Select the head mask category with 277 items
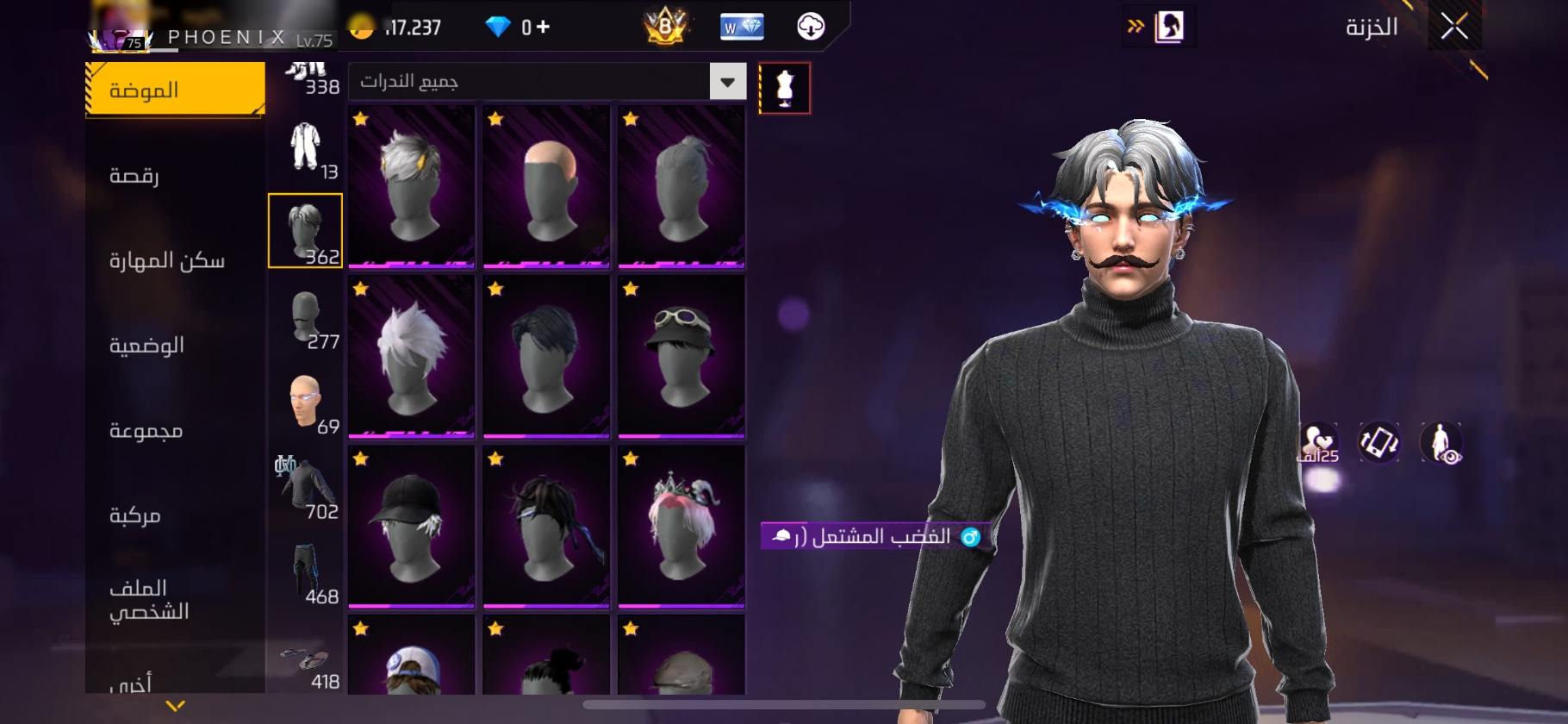This screenshot has height=724, width=1568. pos(306,317)
